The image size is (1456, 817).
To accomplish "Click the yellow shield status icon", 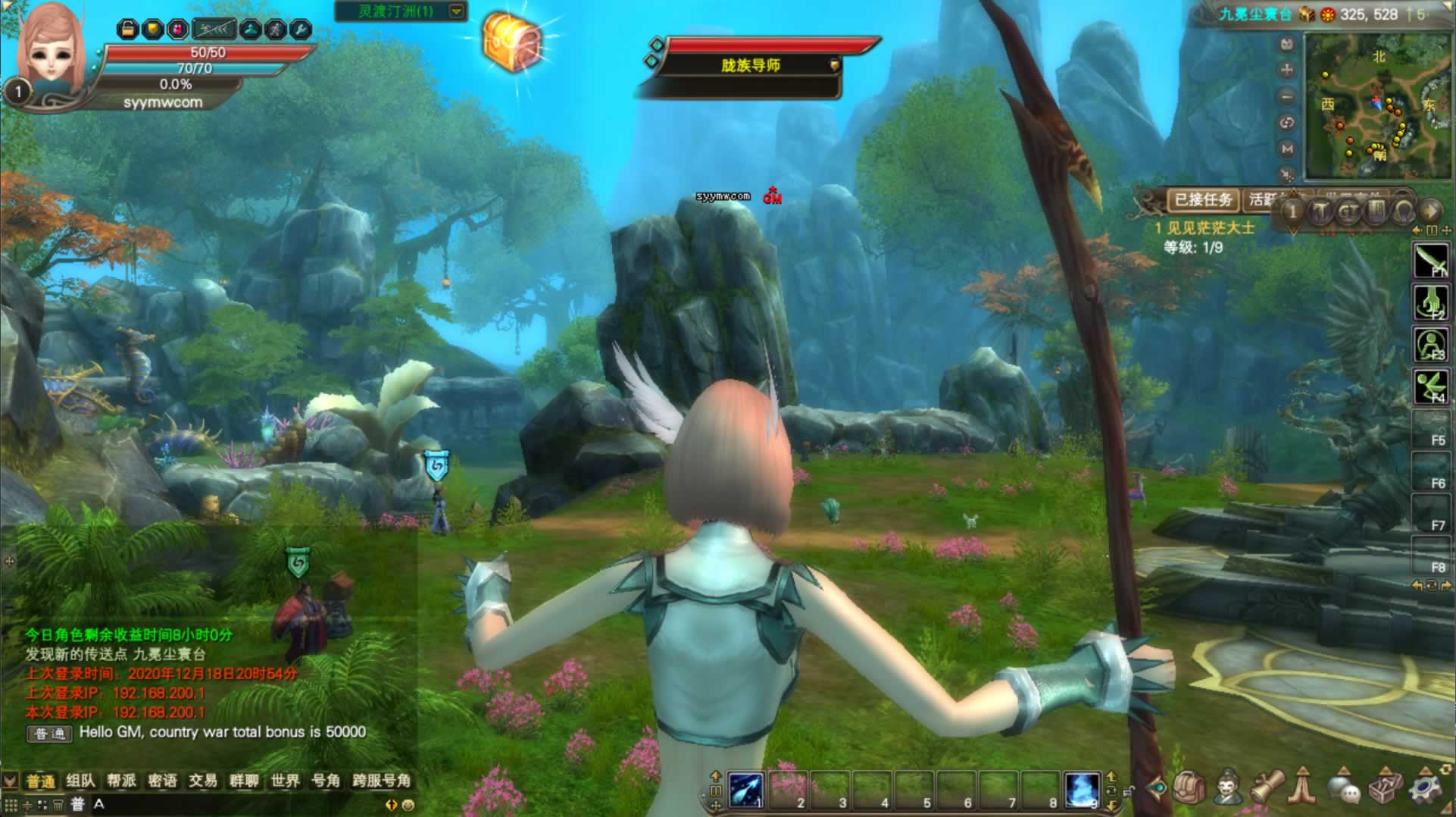I will click(152, 30).
